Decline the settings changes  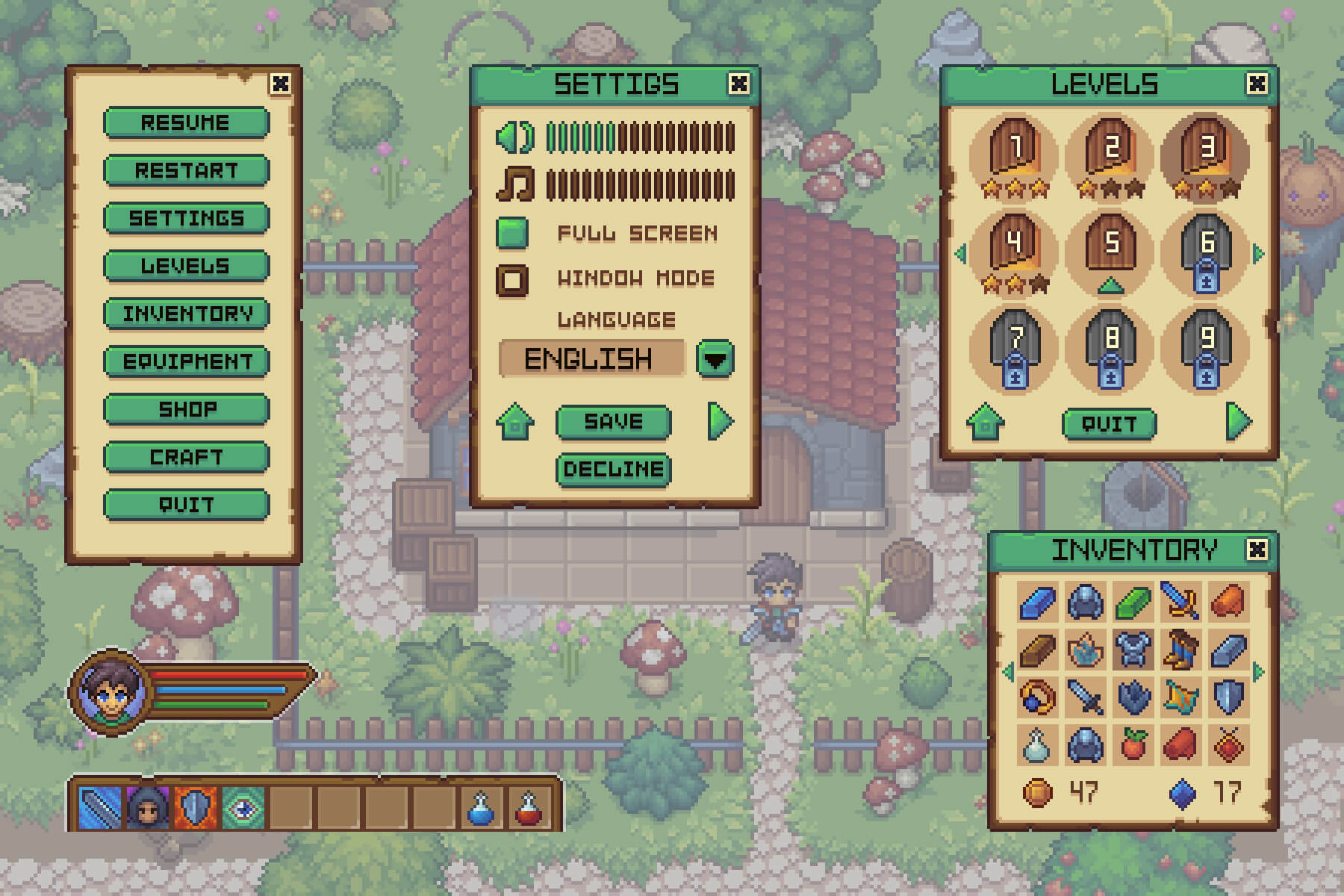[613, 470]
